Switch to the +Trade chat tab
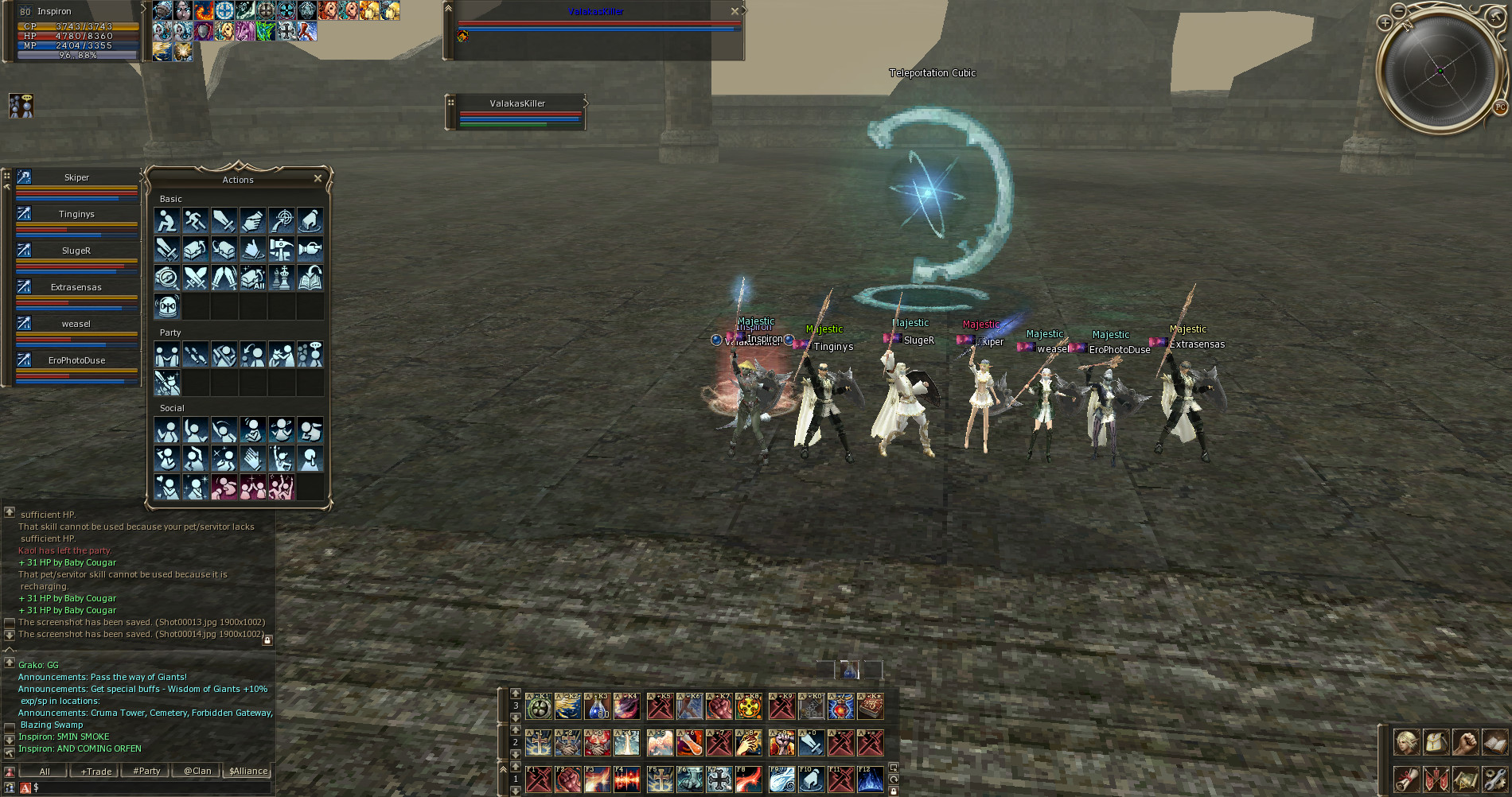 click(x=95, y=771)
